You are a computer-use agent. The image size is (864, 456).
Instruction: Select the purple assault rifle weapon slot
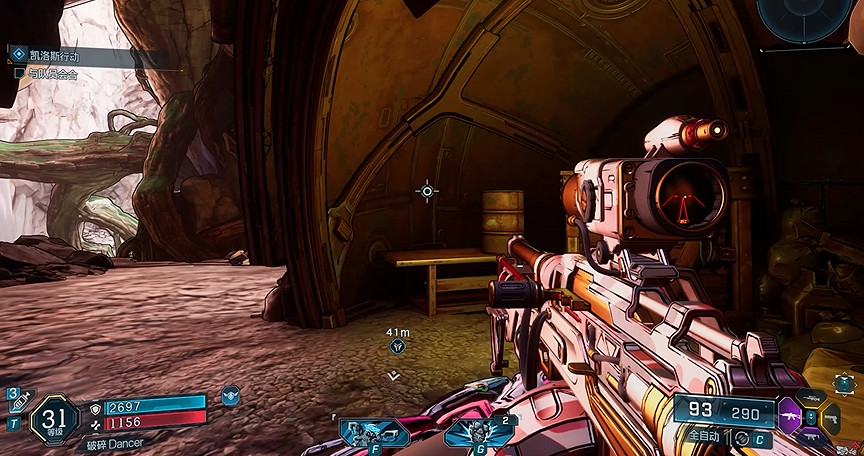(x=789, y=415)
